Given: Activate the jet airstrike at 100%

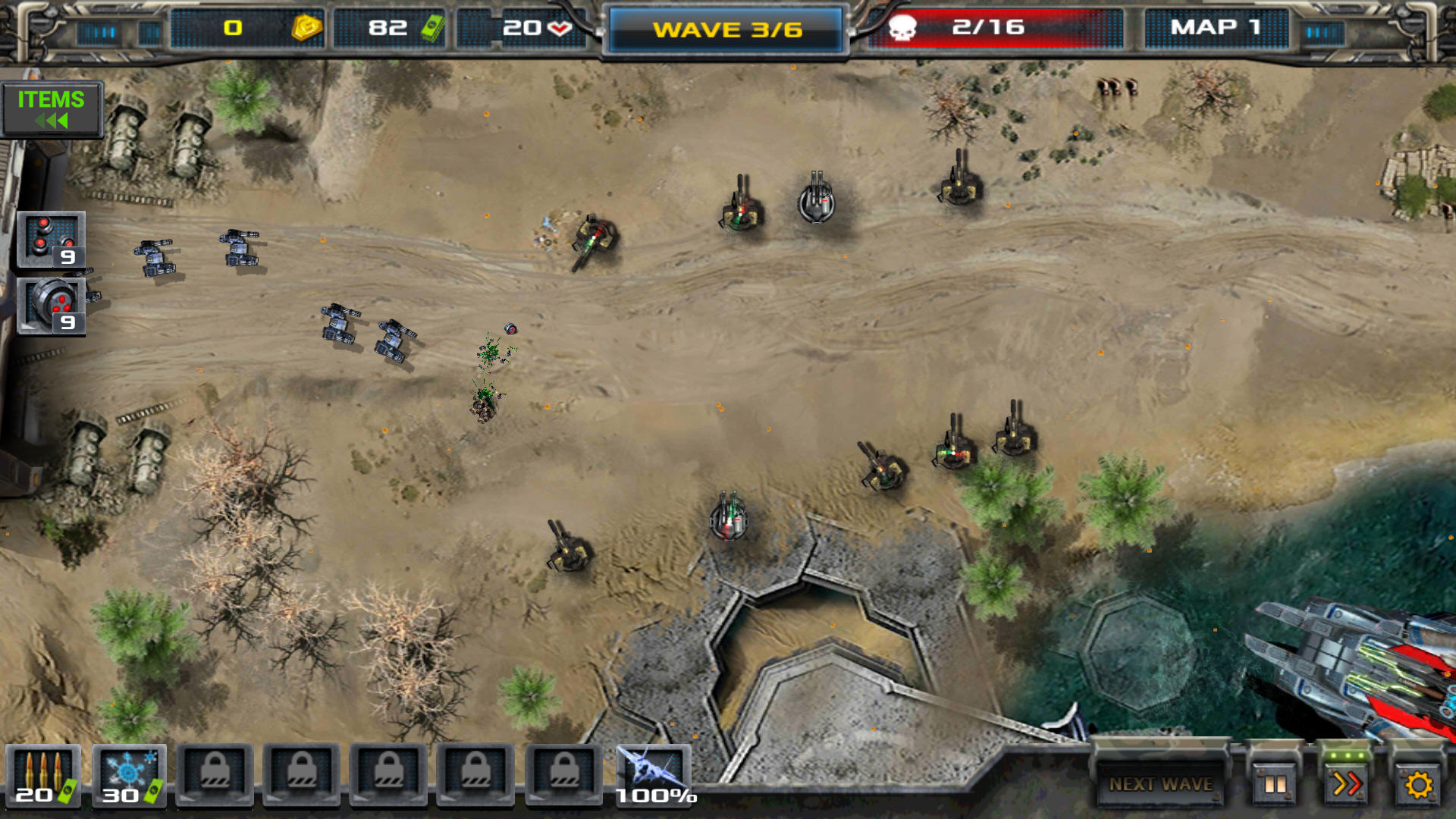Looking at the screenshot, I should click(x=654, y=775).
